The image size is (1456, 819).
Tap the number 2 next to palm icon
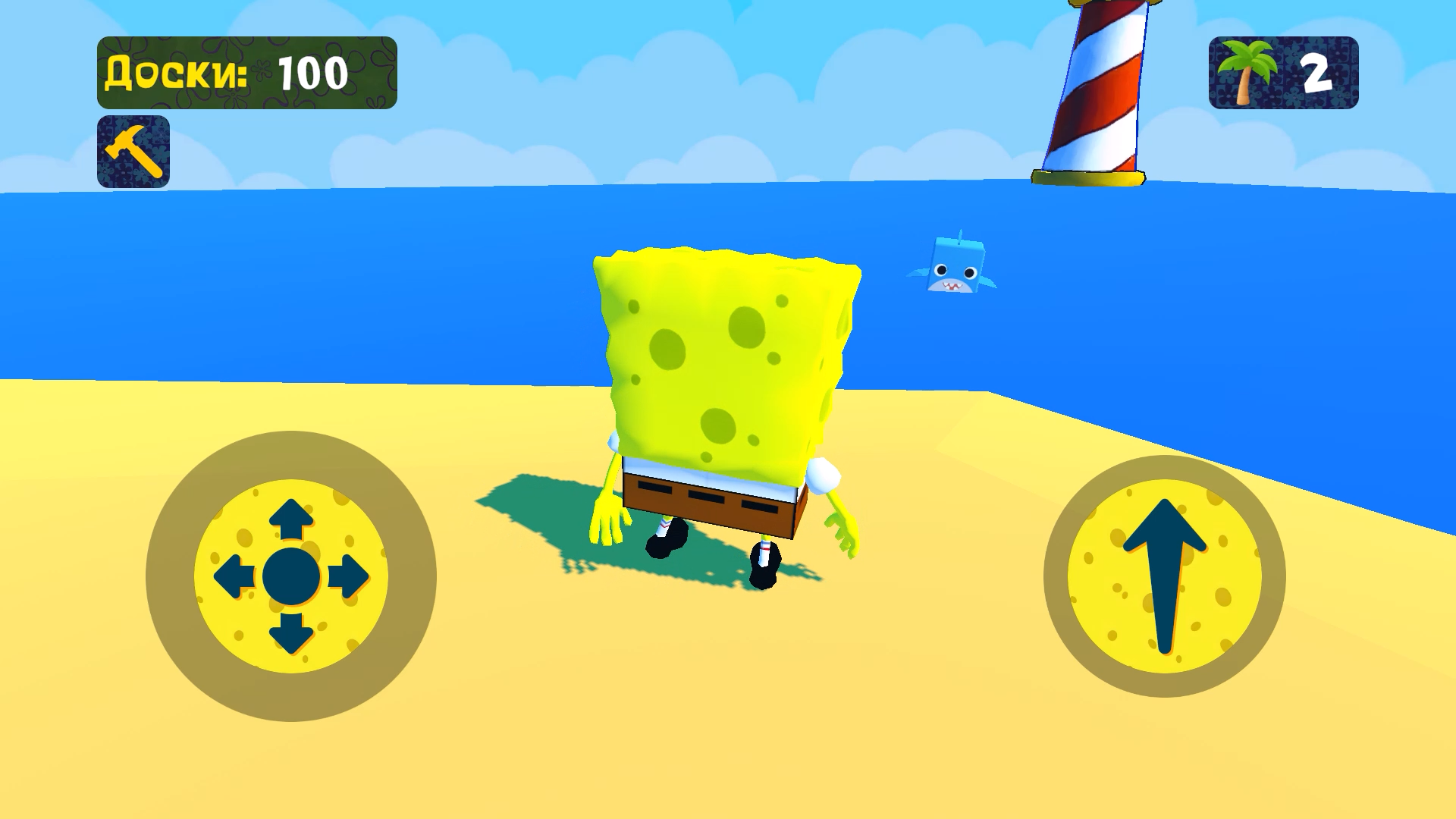[x=1316, y=72]
